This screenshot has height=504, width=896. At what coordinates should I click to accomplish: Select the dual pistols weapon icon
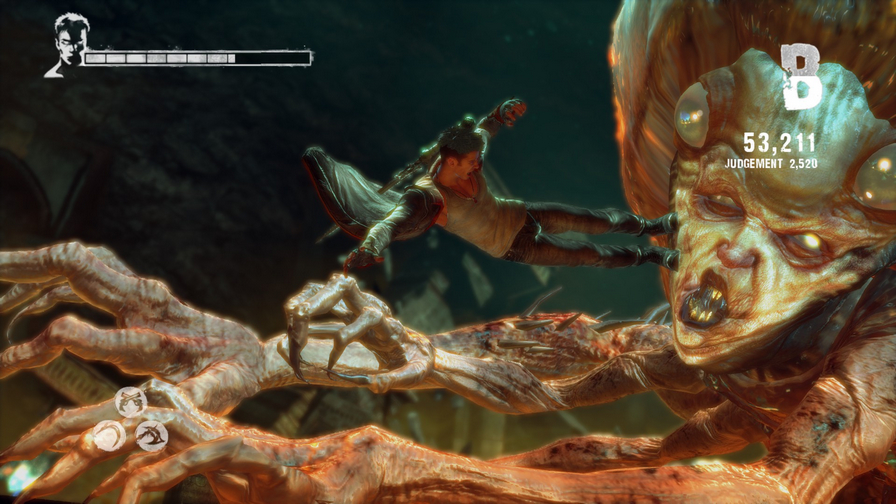[x=131, y=402]
